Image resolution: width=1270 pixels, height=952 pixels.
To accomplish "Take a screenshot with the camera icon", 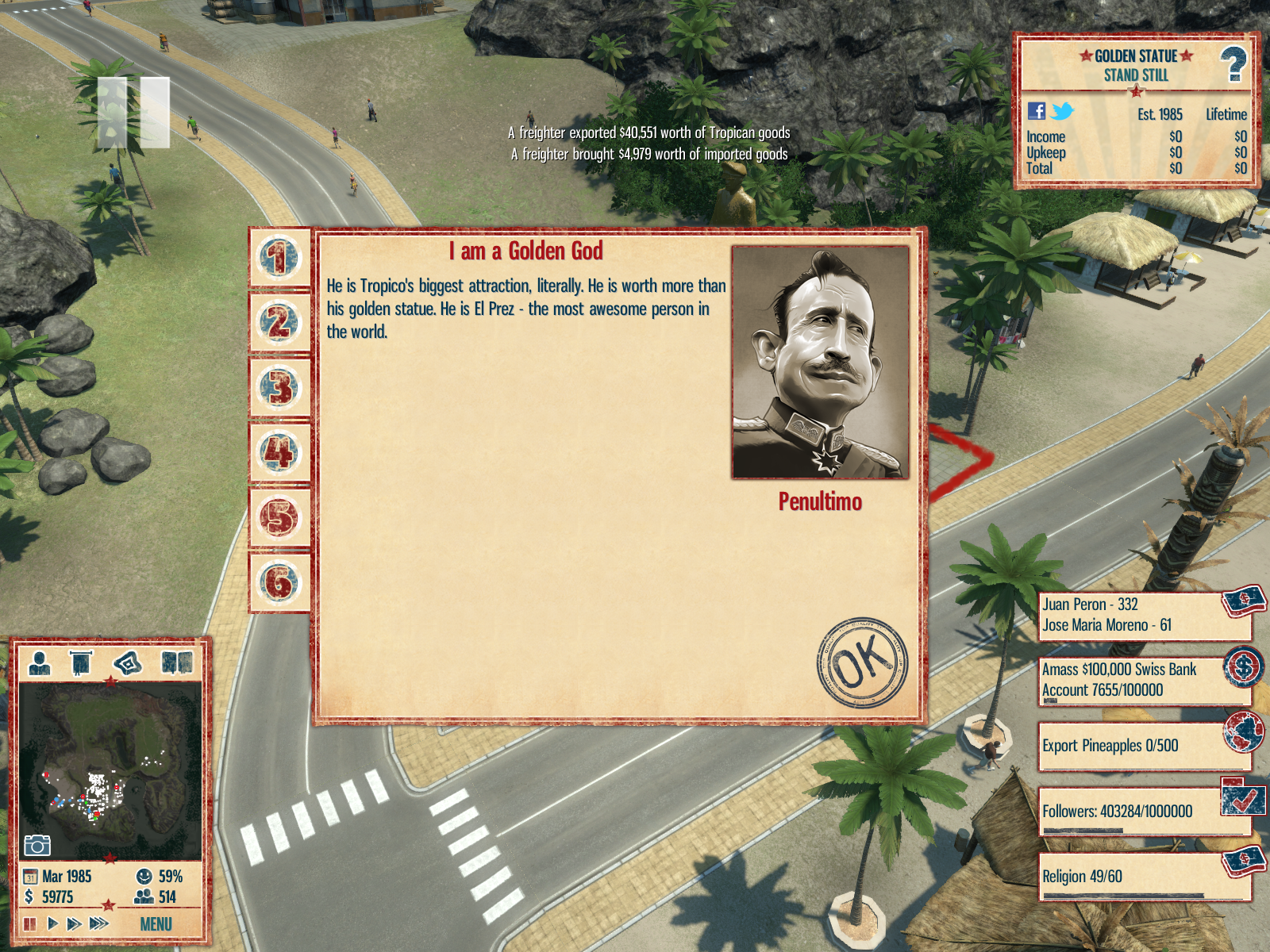I will 37,846.
